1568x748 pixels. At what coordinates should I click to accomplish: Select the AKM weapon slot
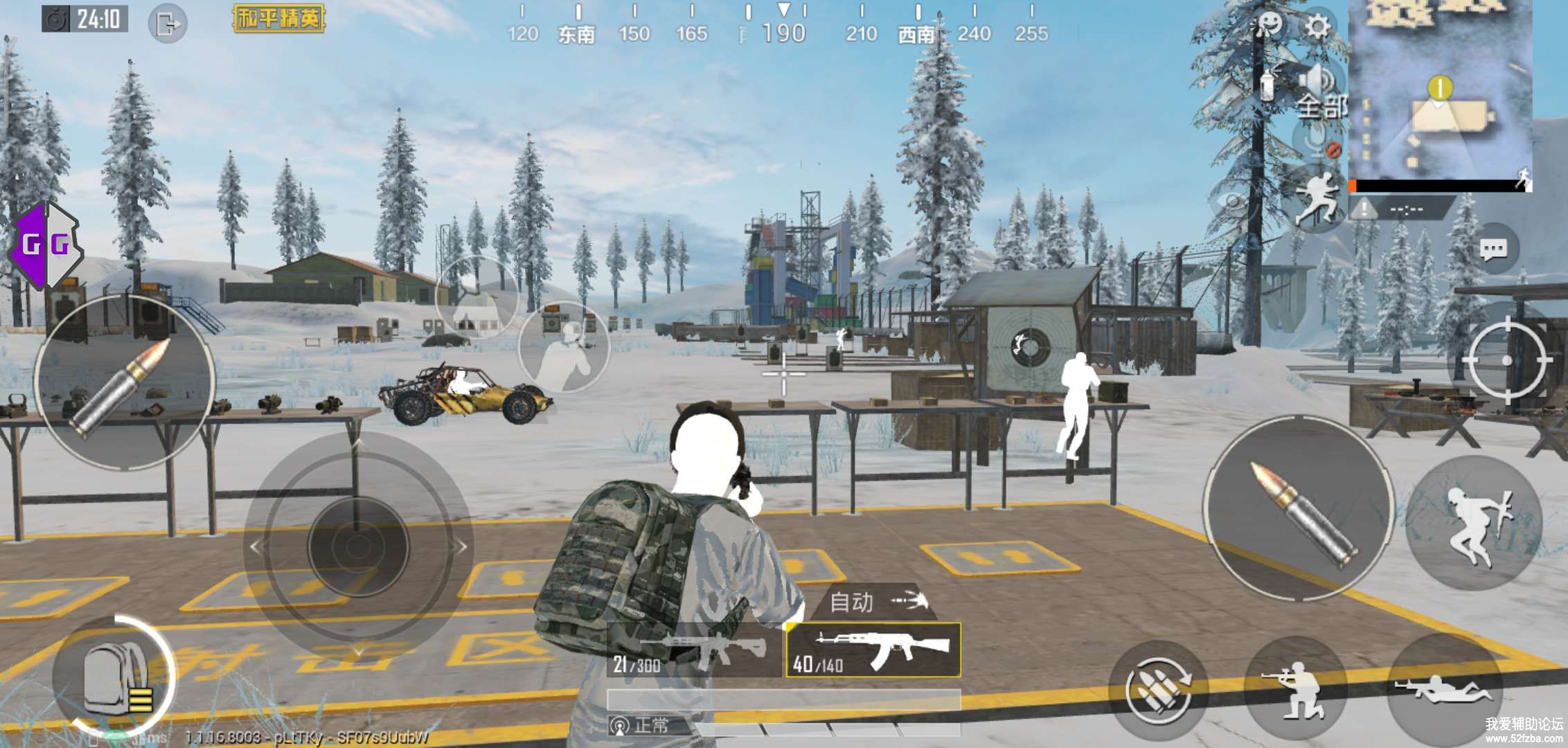click(x=873, y=650)
